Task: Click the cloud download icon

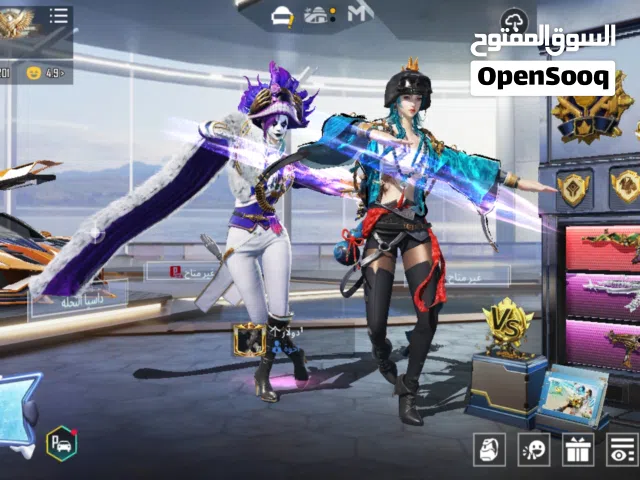Action: (x=515, y=18)
